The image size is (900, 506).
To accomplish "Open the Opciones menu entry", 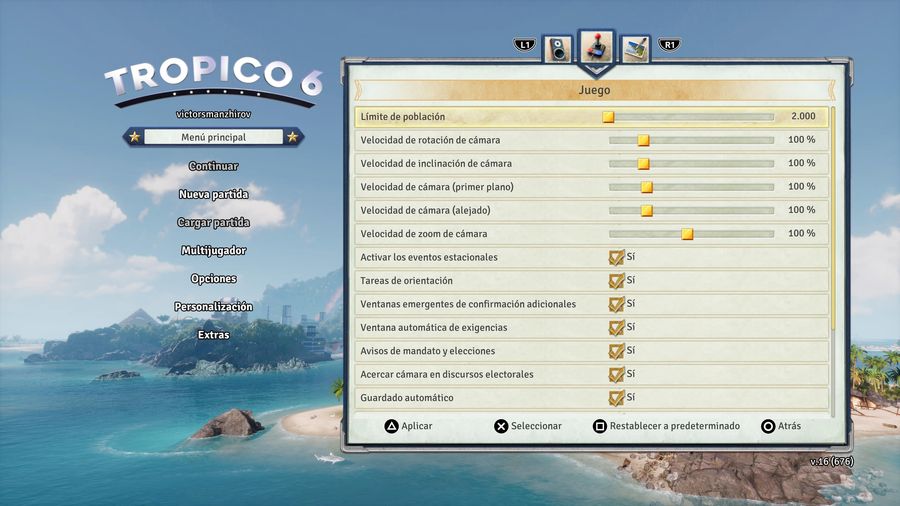I will (x=213, y=278).
